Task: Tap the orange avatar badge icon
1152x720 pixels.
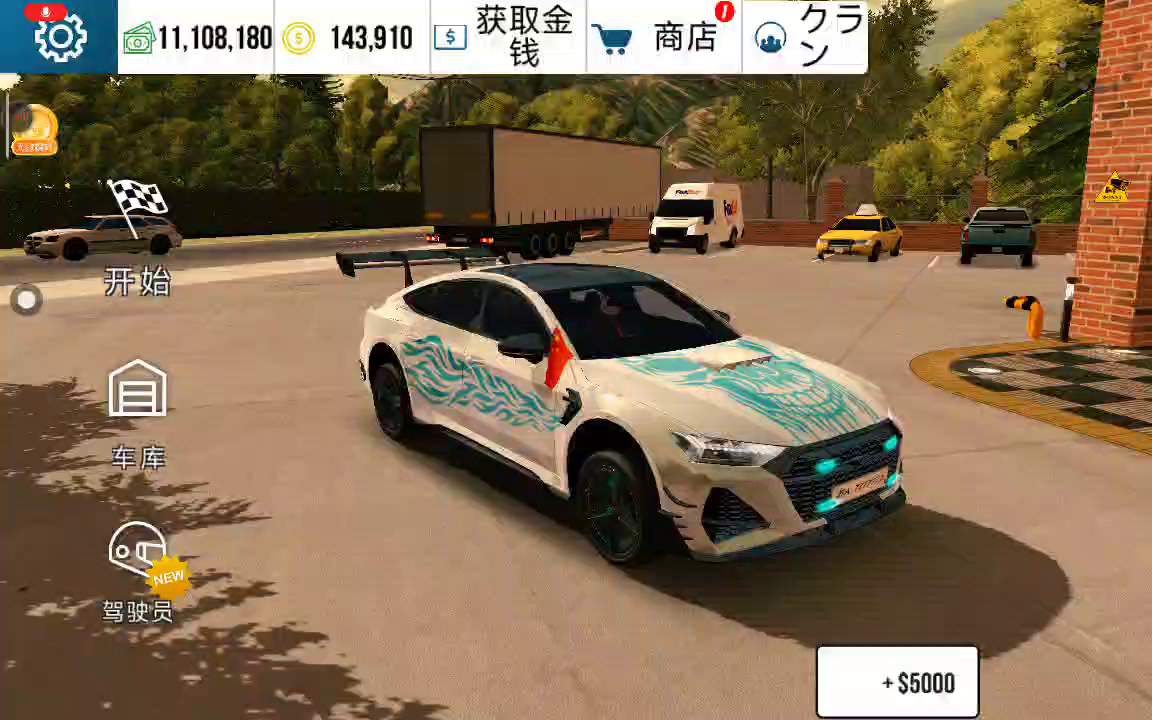Action: tap(34, 130)
